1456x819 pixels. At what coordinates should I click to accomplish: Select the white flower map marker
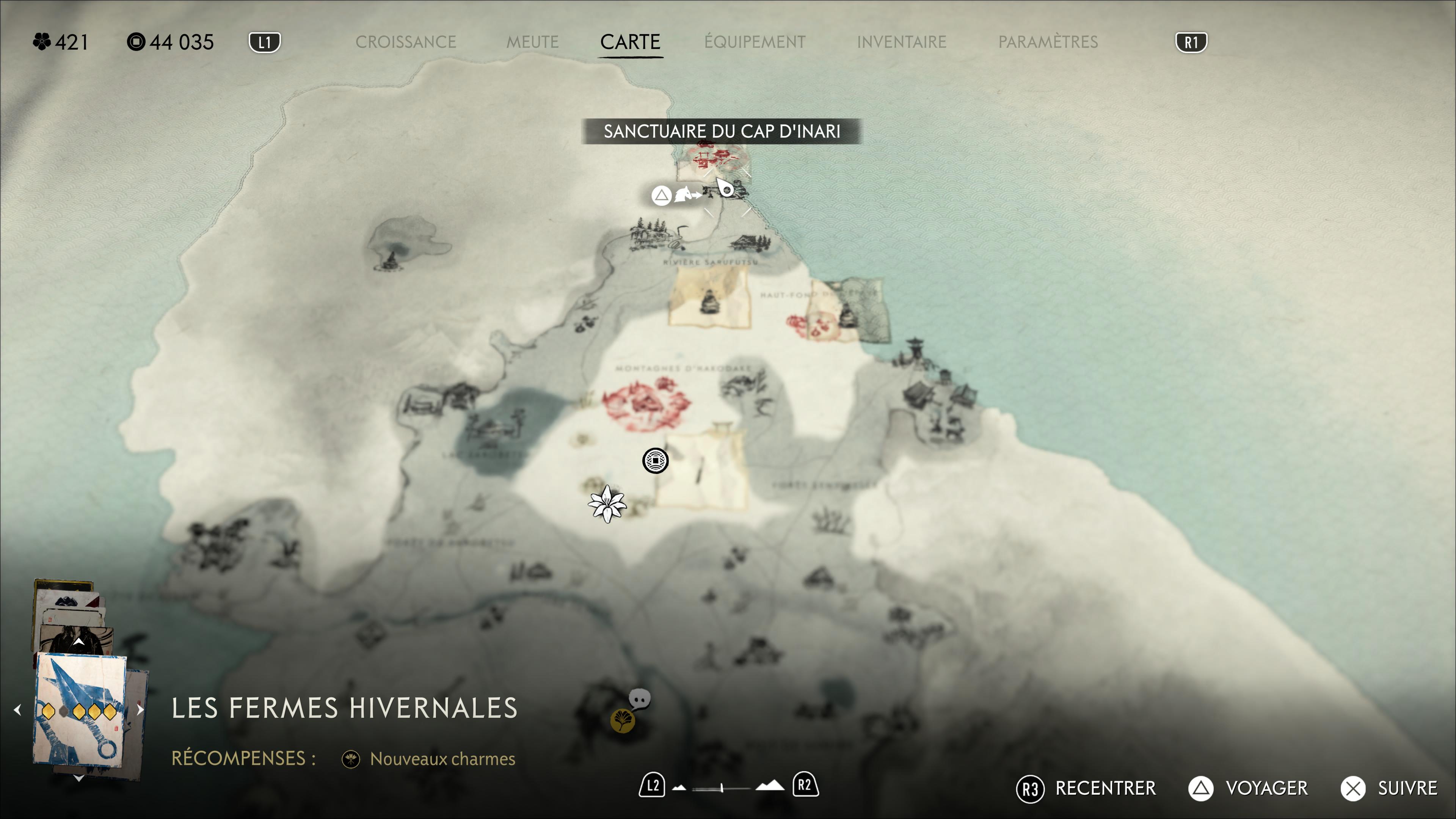[x=607, y=504]
